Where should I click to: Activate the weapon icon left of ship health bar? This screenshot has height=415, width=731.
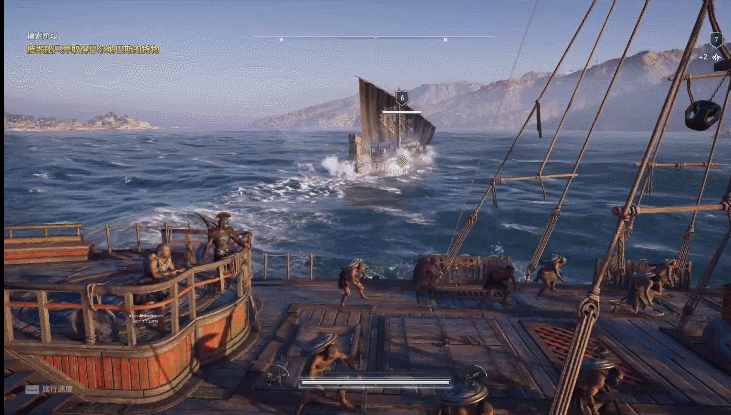tap(278, 377)
